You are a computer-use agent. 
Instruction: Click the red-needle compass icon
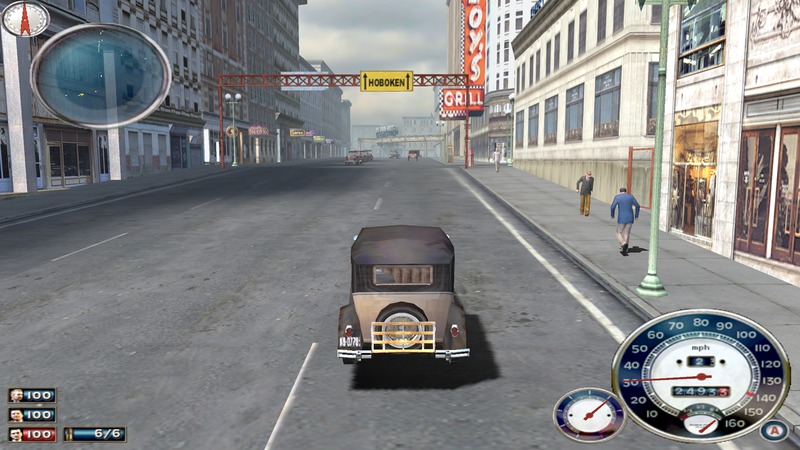click(25, 17)
